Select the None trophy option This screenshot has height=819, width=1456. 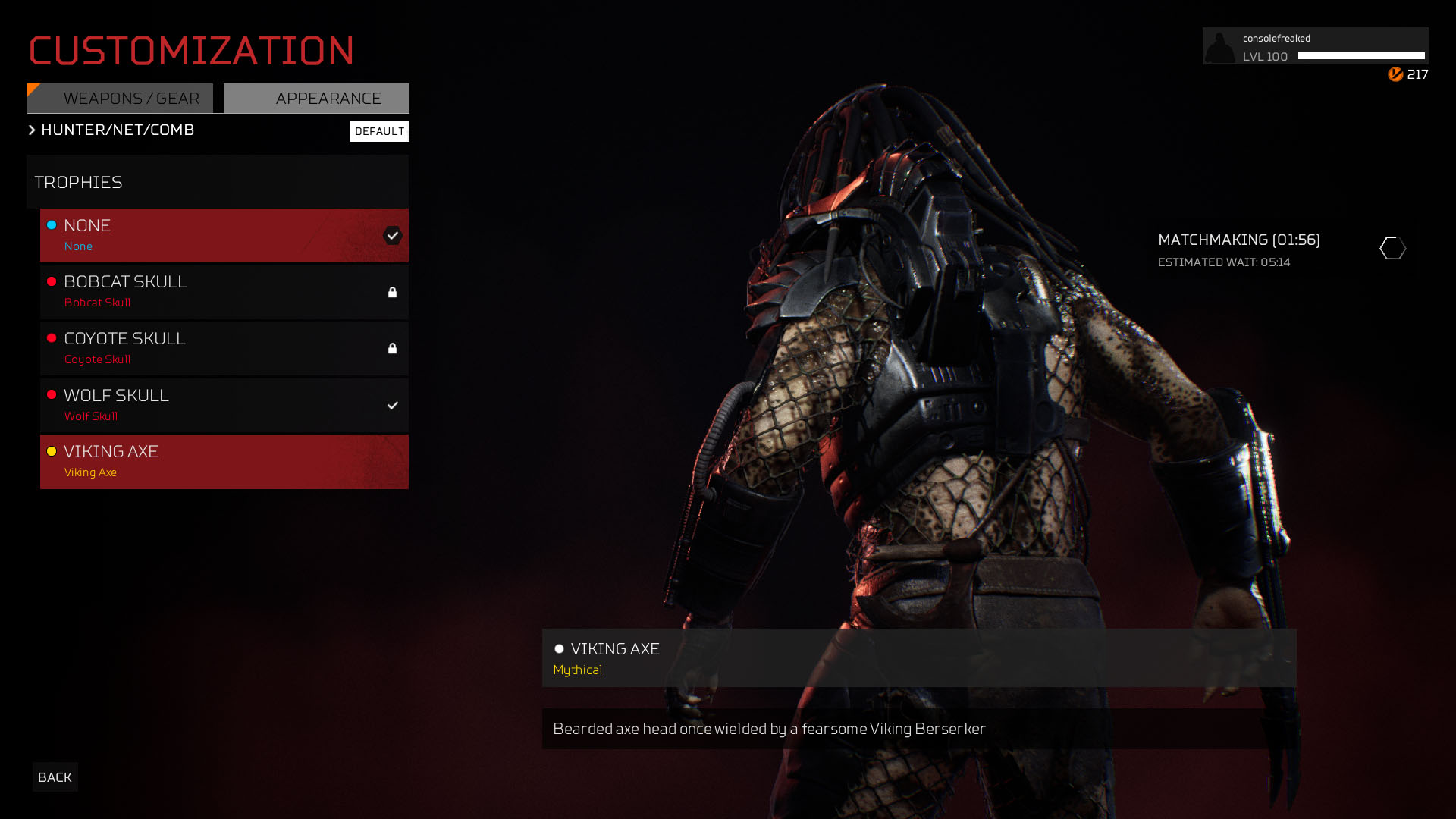[x=224, y=235]
